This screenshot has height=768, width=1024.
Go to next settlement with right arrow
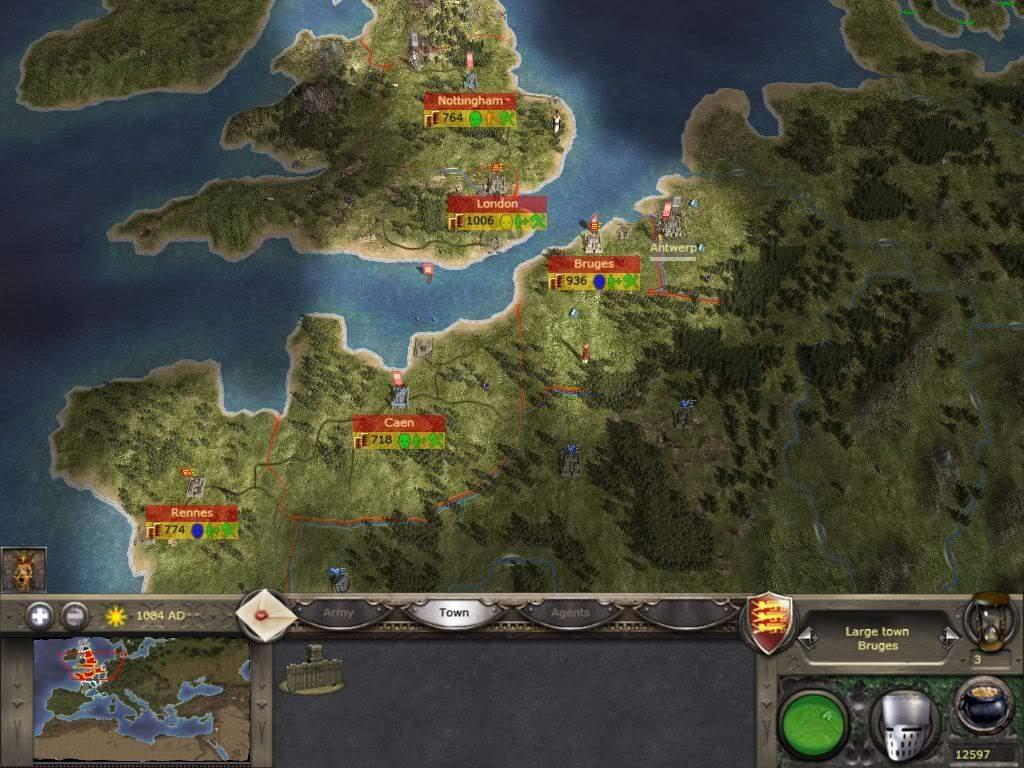click(948, 638)
